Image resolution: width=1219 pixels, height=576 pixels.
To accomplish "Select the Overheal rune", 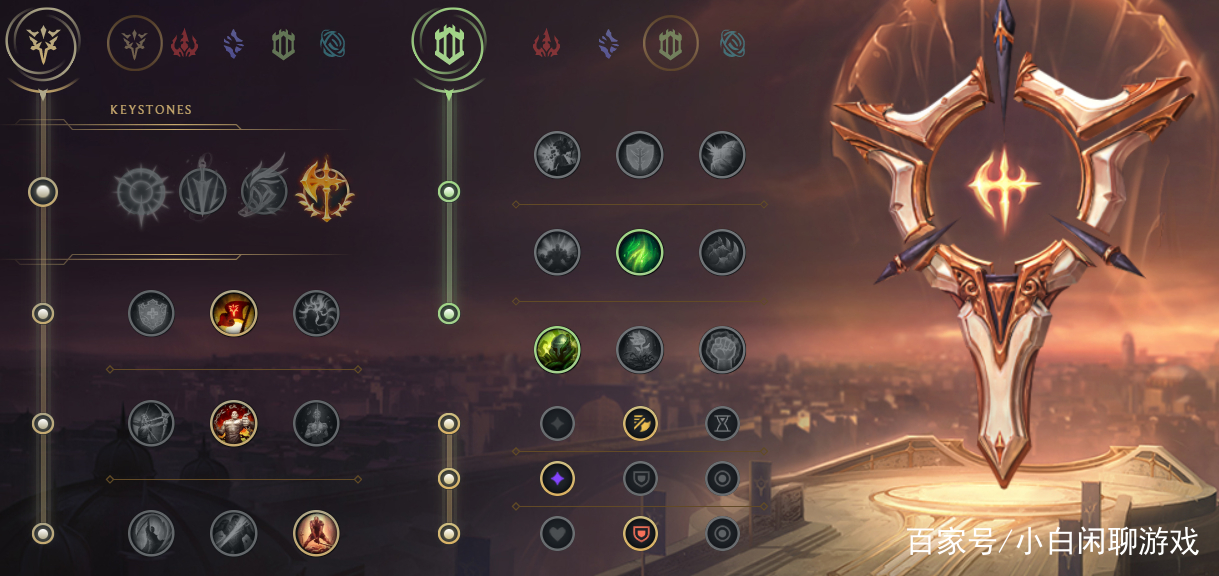I will point(151,314).
